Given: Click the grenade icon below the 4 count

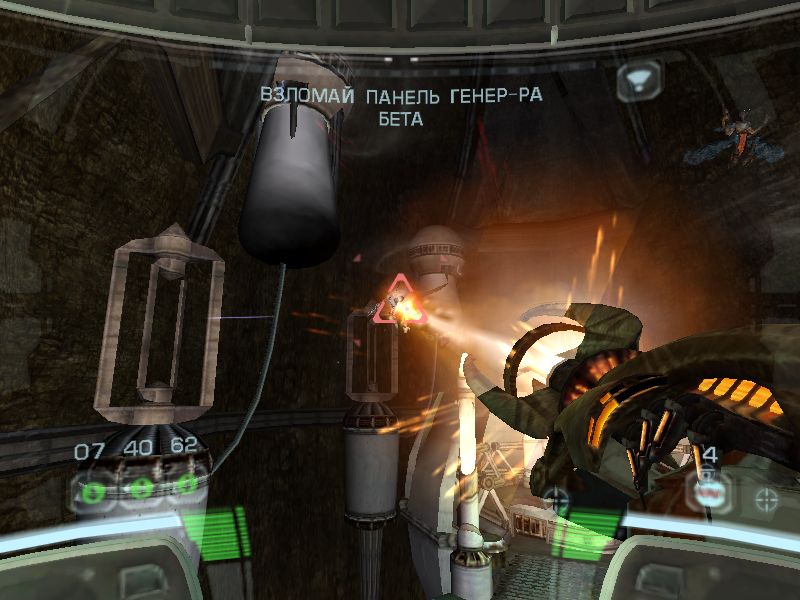Looking at the screenshot, I should (x=708, y=489).
